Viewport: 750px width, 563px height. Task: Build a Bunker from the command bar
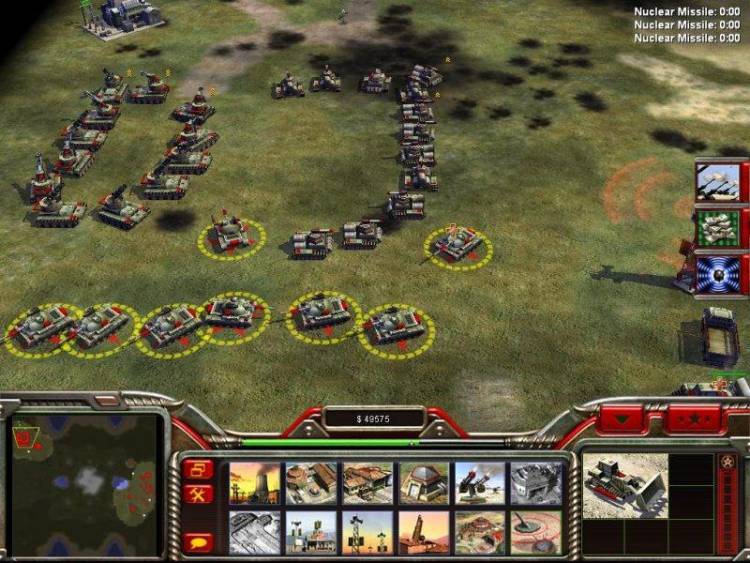pyautogui.click(x=423, y=483)
